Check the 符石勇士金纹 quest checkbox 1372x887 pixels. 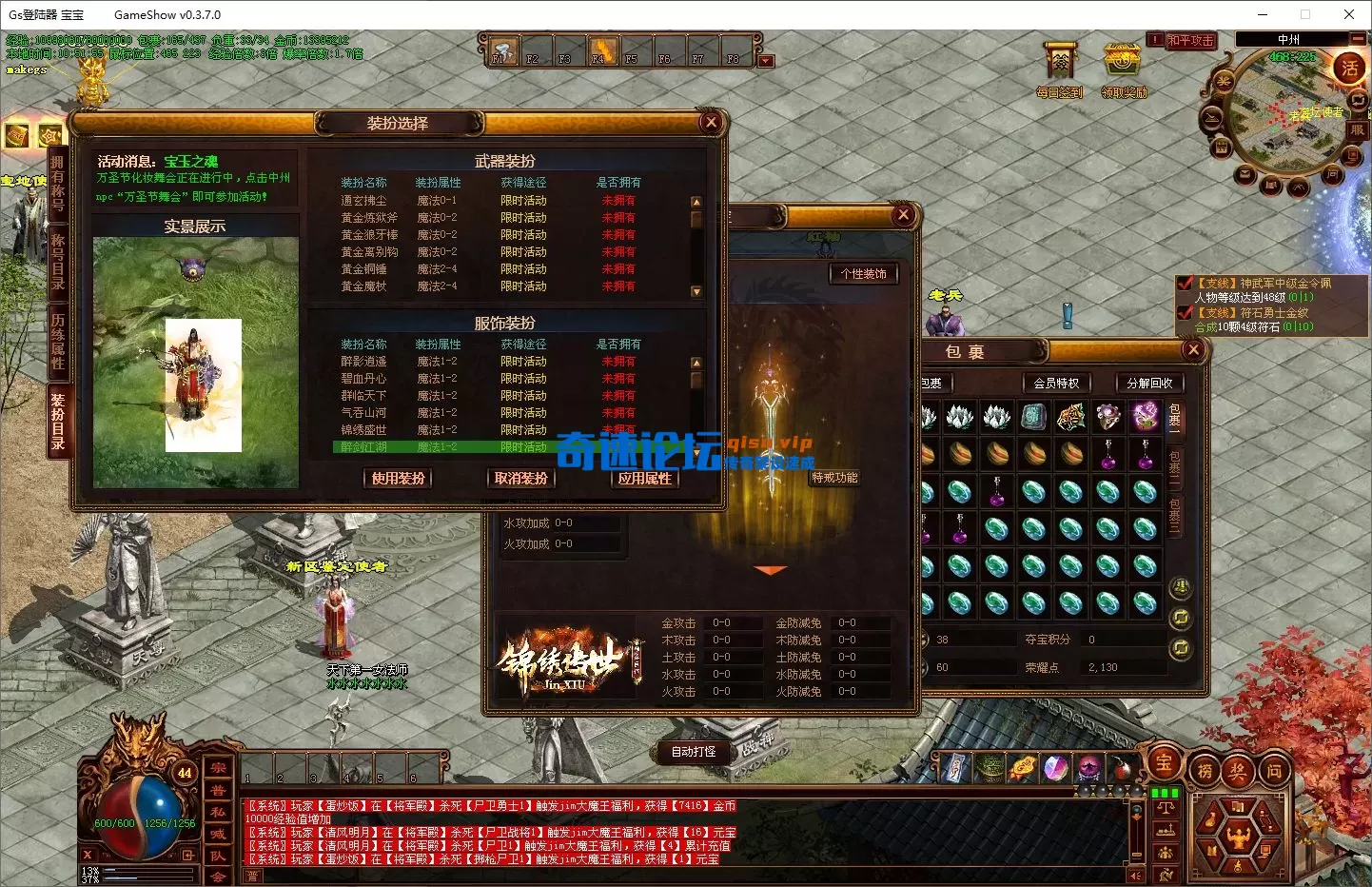pyautogui.click(x=1186, y=311)
